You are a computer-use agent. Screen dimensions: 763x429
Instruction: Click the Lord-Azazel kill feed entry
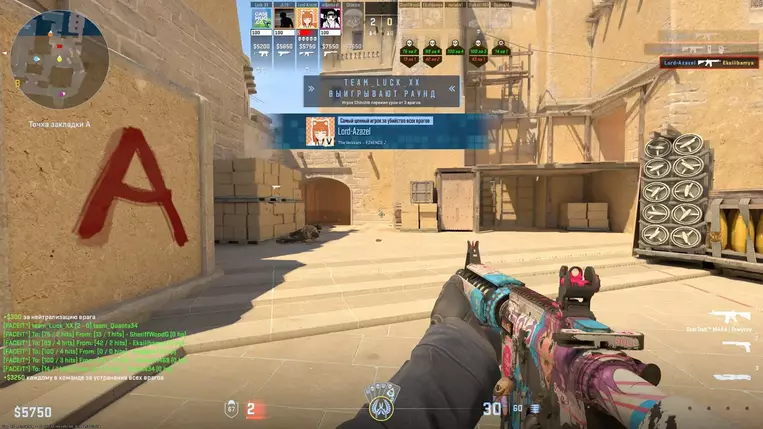(708, 62)
